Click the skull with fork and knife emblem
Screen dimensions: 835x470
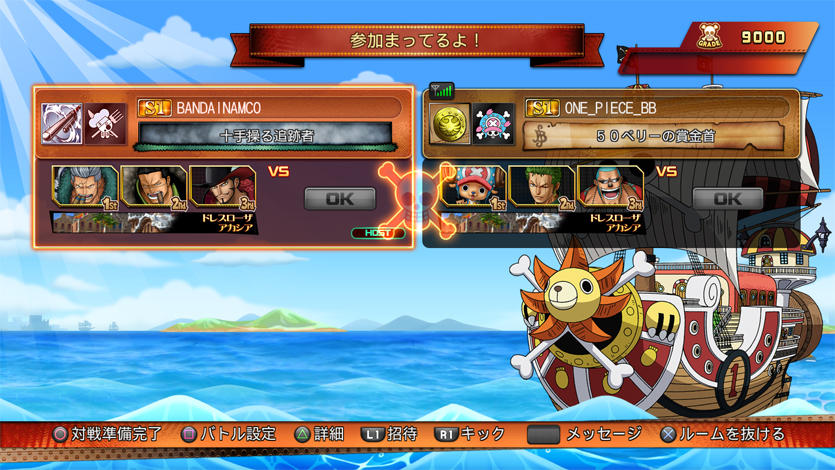(x=105, y=124)
